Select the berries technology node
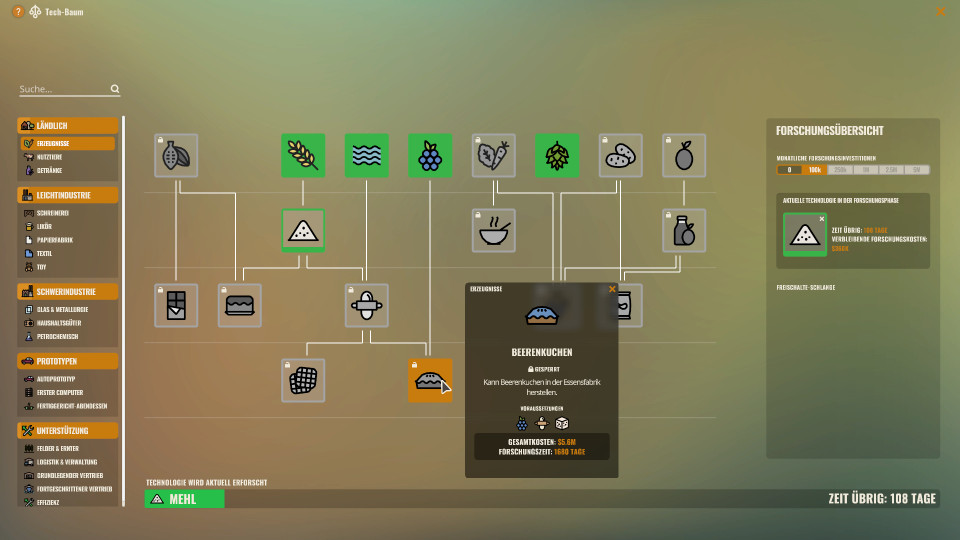This screenshot has height=540, width=960. [x=430, y=155]
